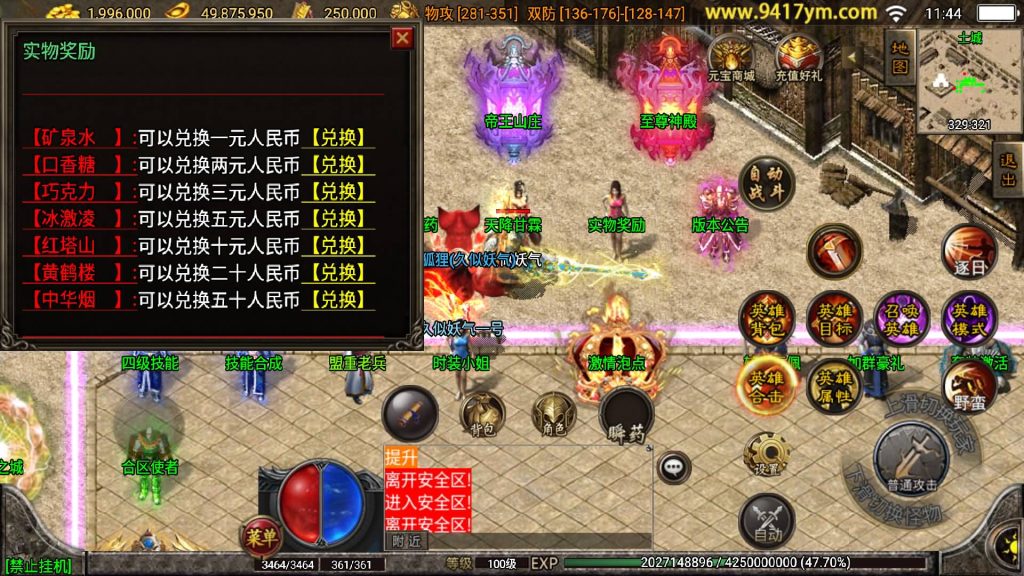This screenshot has width=1024, height=576.
Task: Open the 背包 backpack icon
Action: click(482, 414)
